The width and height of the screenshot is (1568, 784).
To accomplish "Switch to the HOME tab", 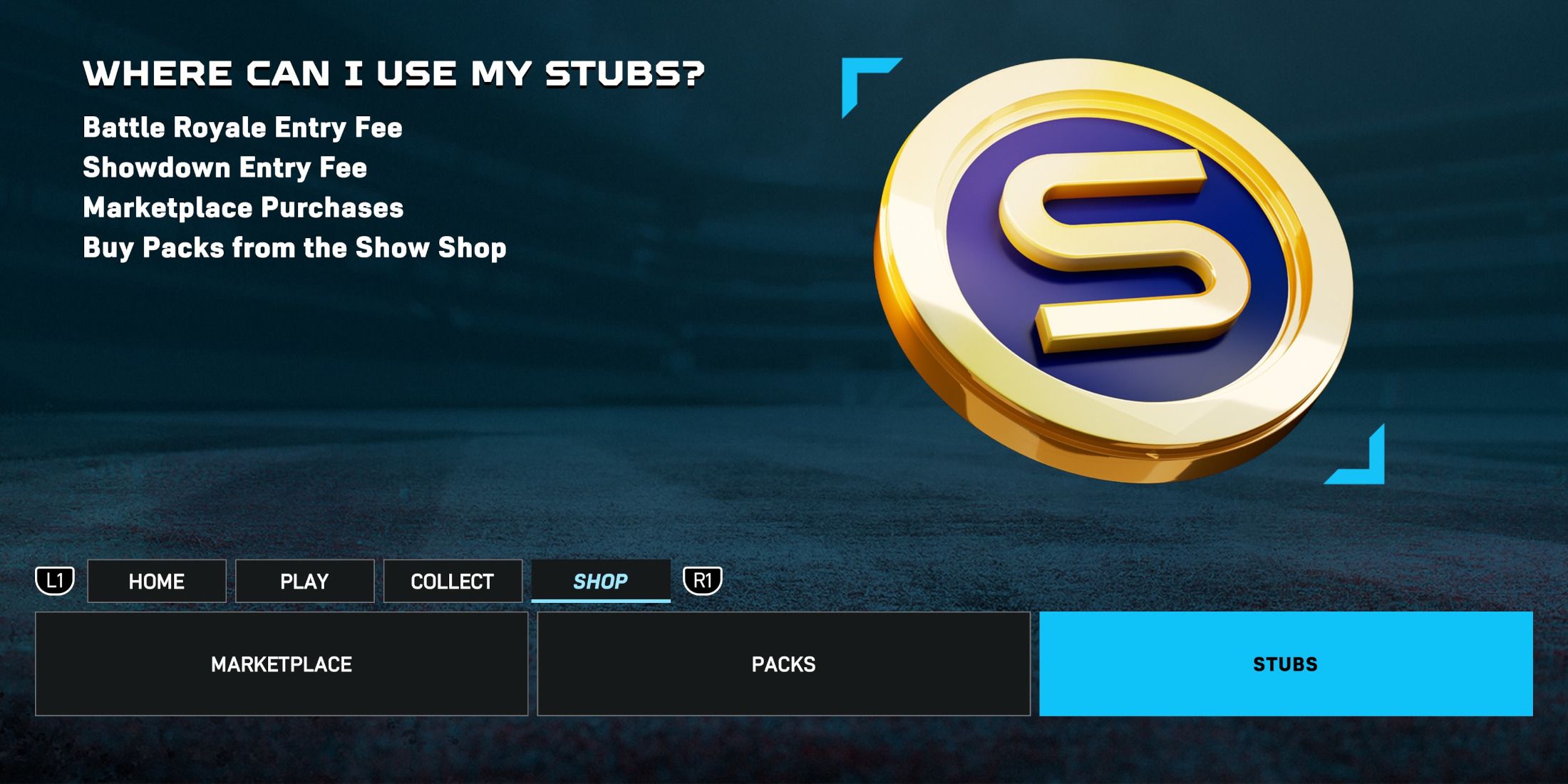I will (x=157, y=582).
